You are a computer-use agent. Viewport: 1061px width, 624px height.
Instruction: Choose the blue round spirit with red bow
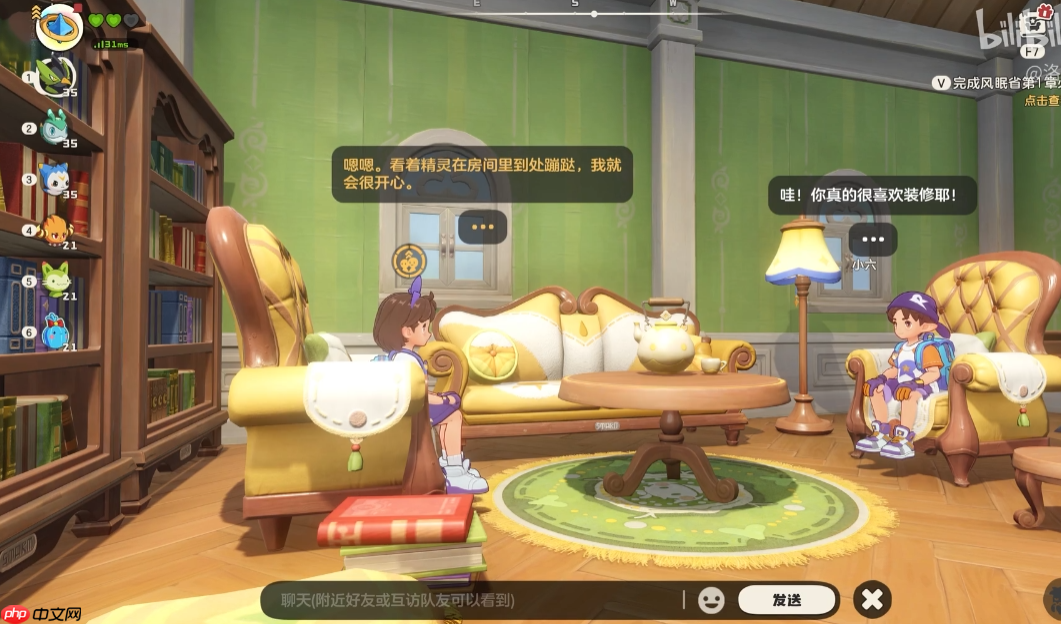(54, 332)
